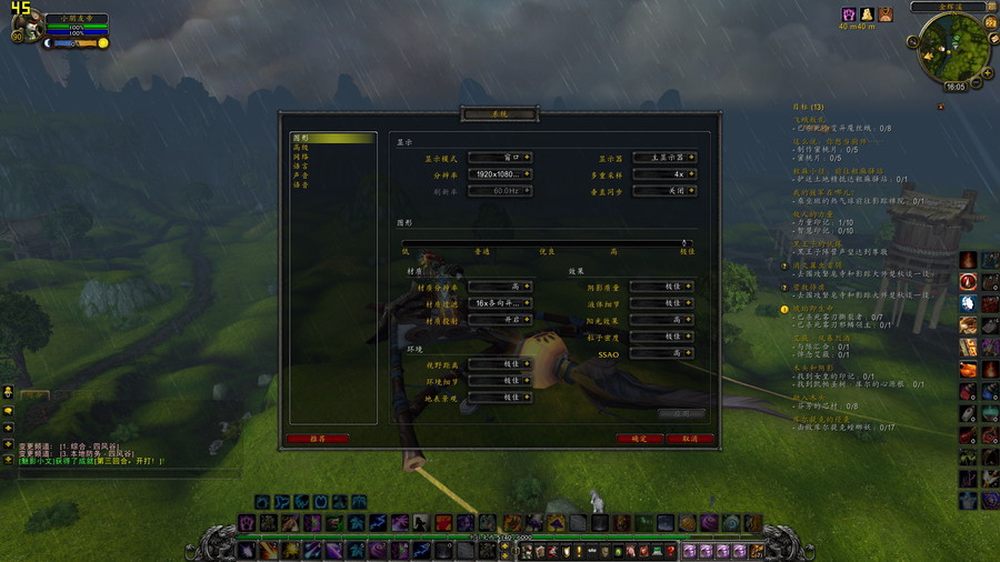Image resolution: width=1000 pixels, height=562 pixels.
Task: Change the 阴影质量 shadow quality dropdown
Action: point(662,287)
